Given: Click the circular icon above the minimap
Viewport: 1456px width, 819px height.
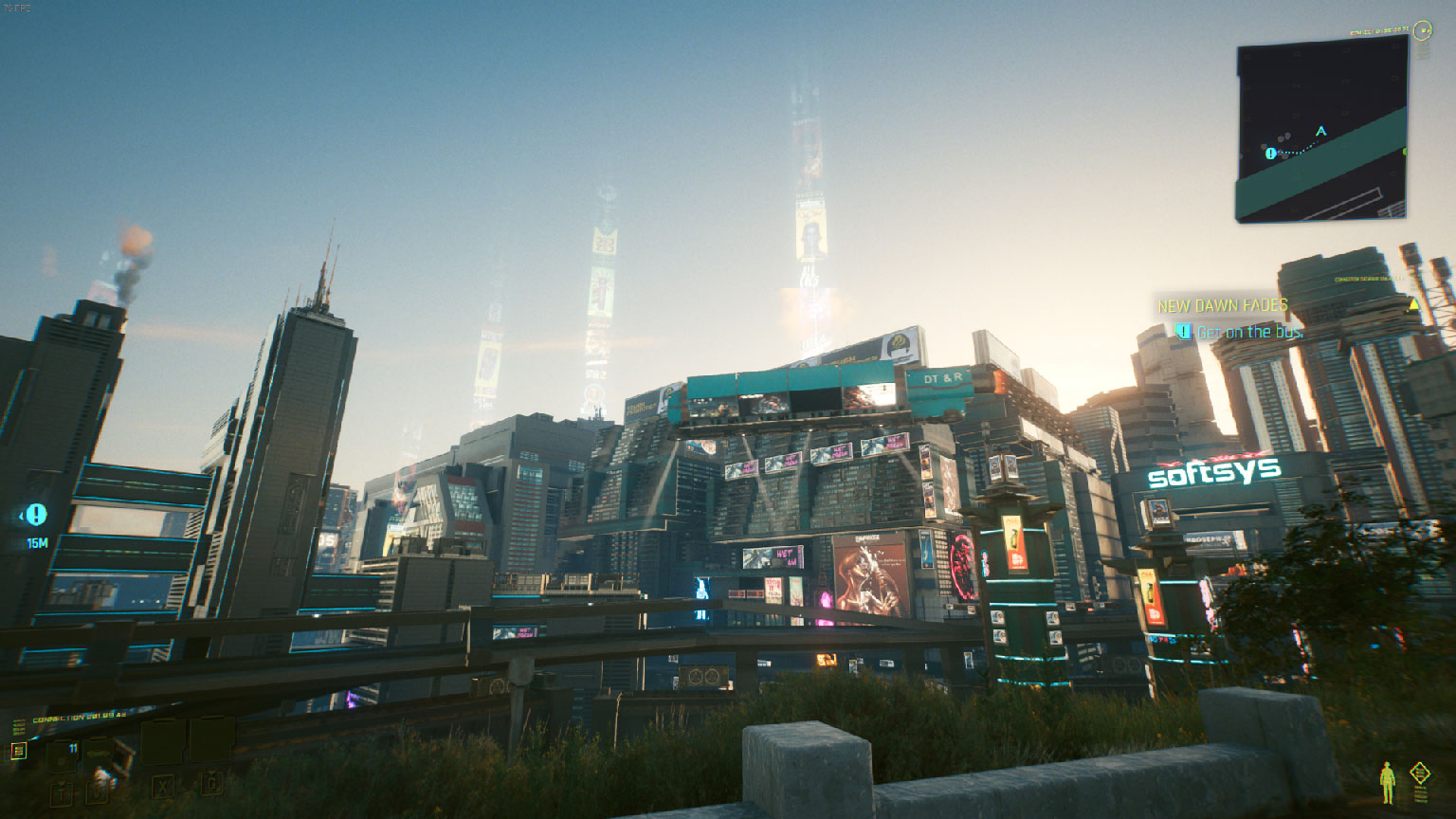Looking at the screenshot, I should point(1422,31).
